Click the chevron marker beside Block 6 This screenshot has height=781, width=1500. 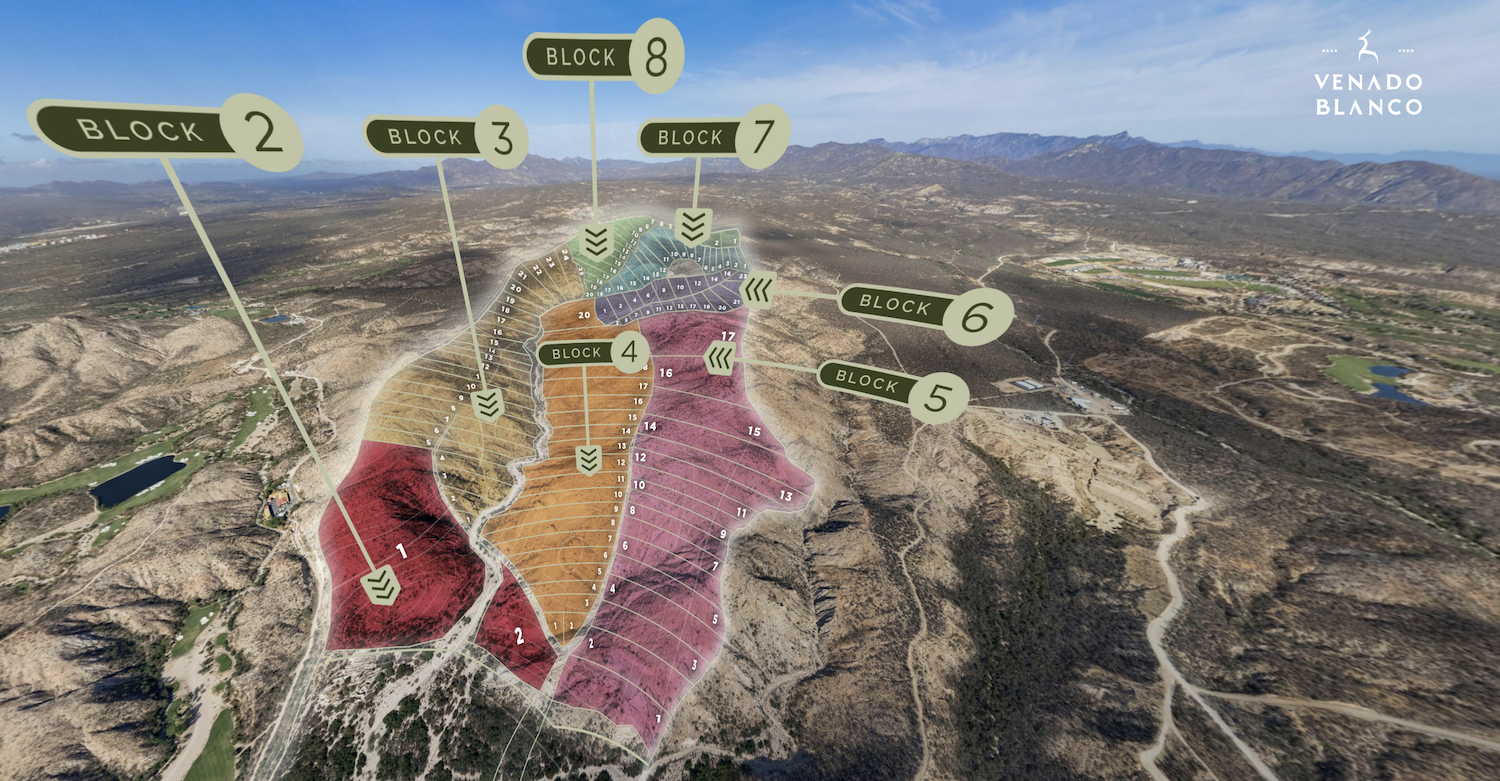[759, 290]
